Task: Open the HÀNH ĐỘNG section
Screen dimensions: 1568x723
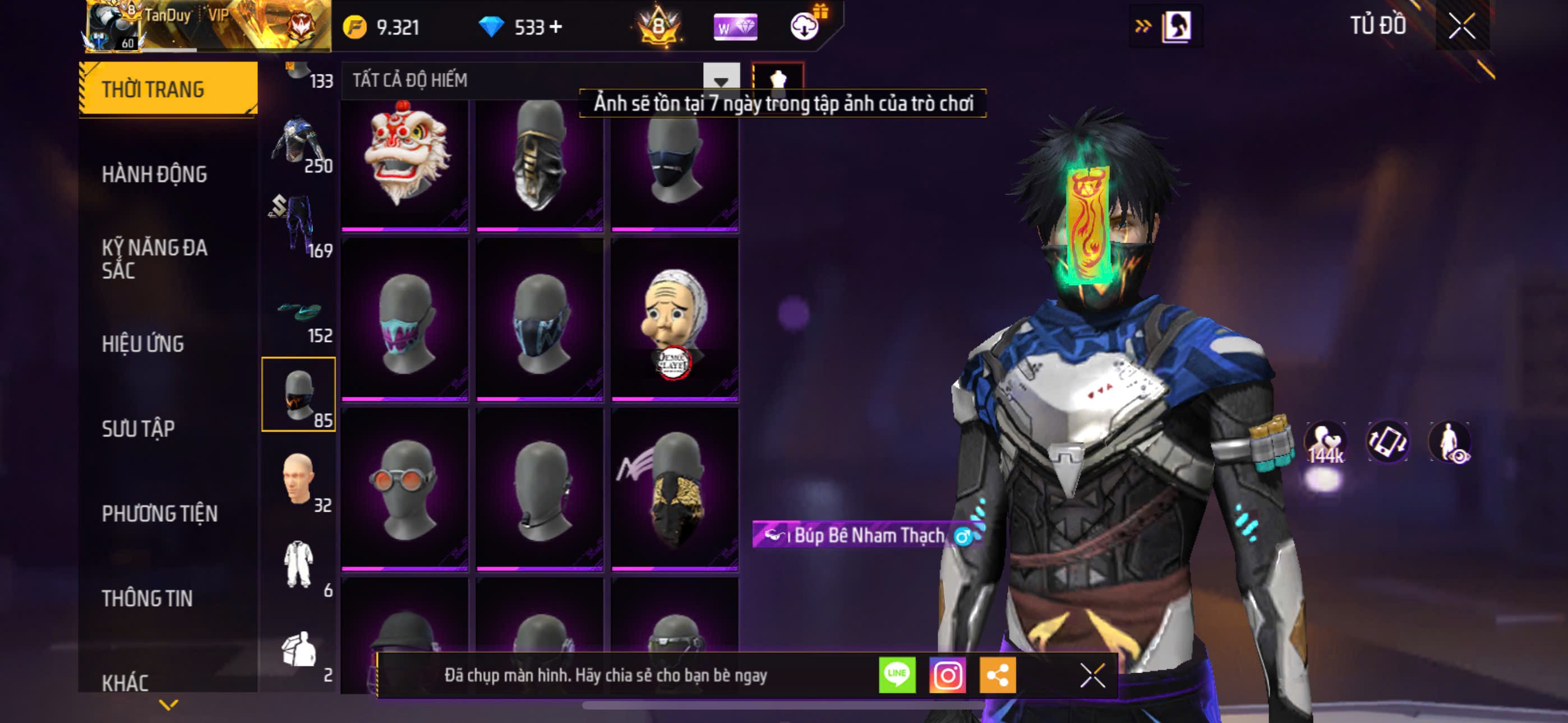Action: (x=154, y=174)
